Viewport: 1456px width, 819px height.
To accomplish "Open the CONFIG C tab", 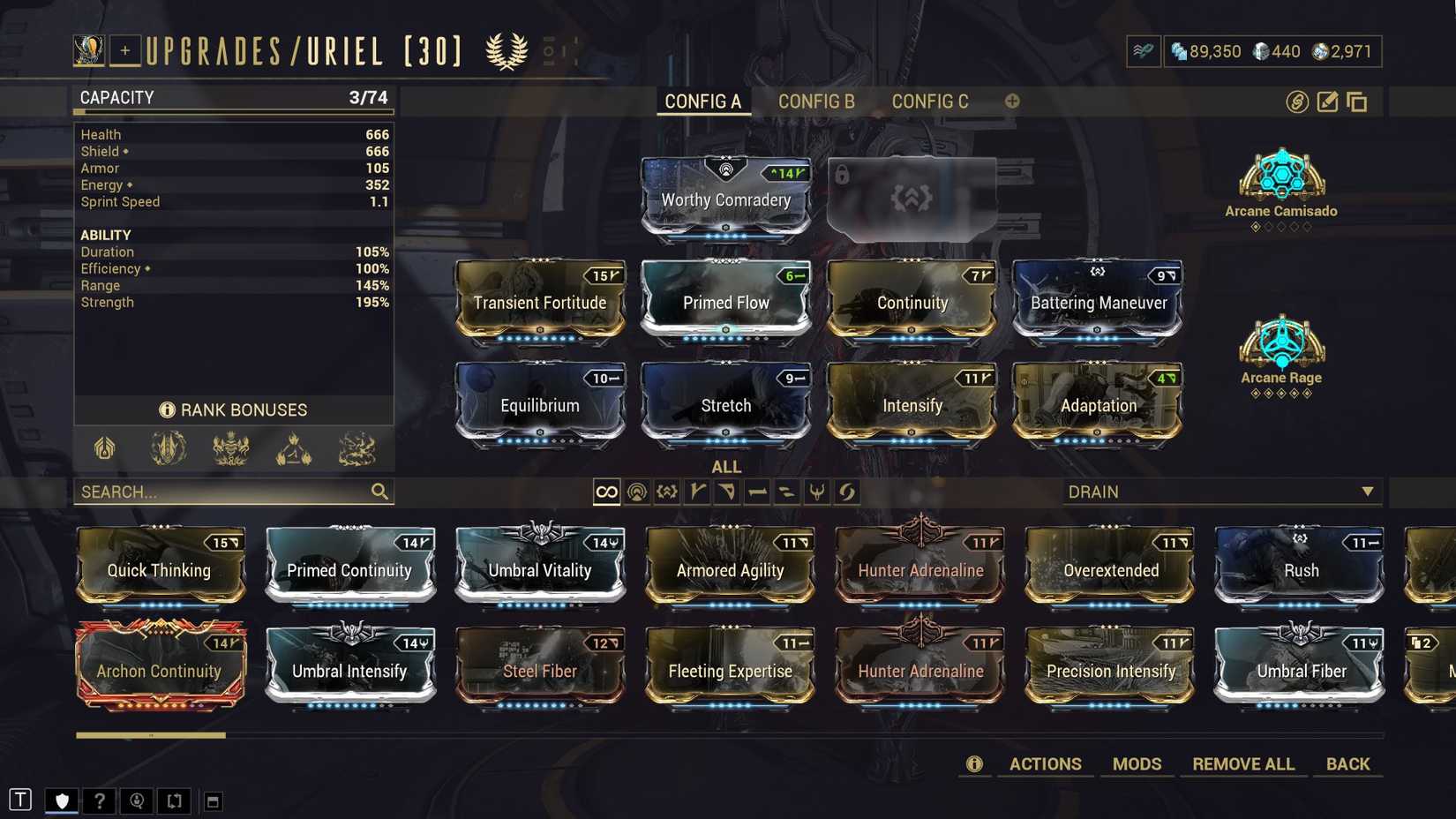I will pos(929,101).
